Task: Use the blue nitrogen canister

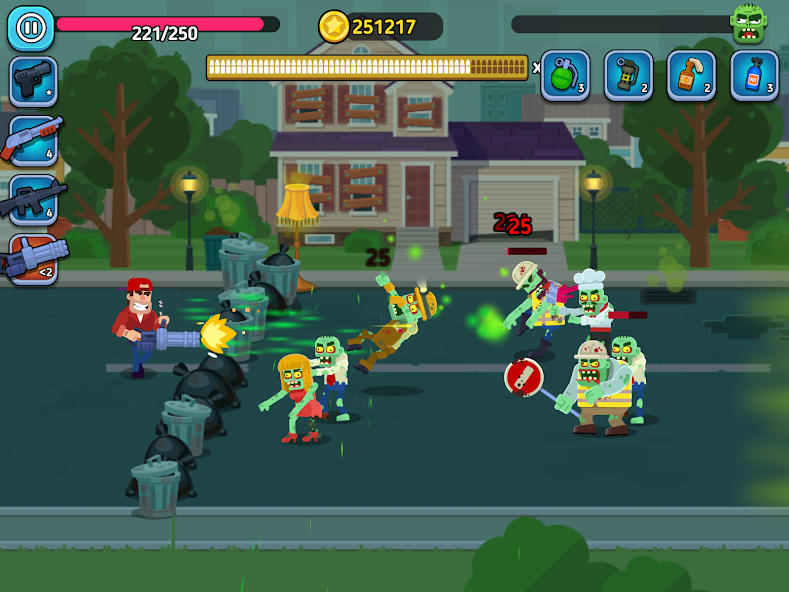Action: click(x=754, y=75)
